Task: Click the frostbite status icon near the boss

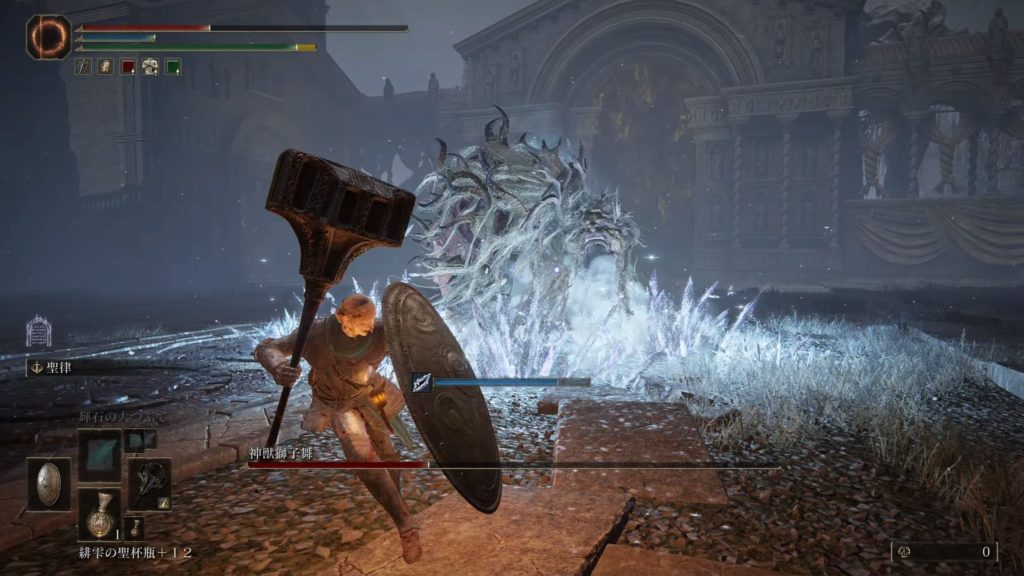Action: coord(422,382)
